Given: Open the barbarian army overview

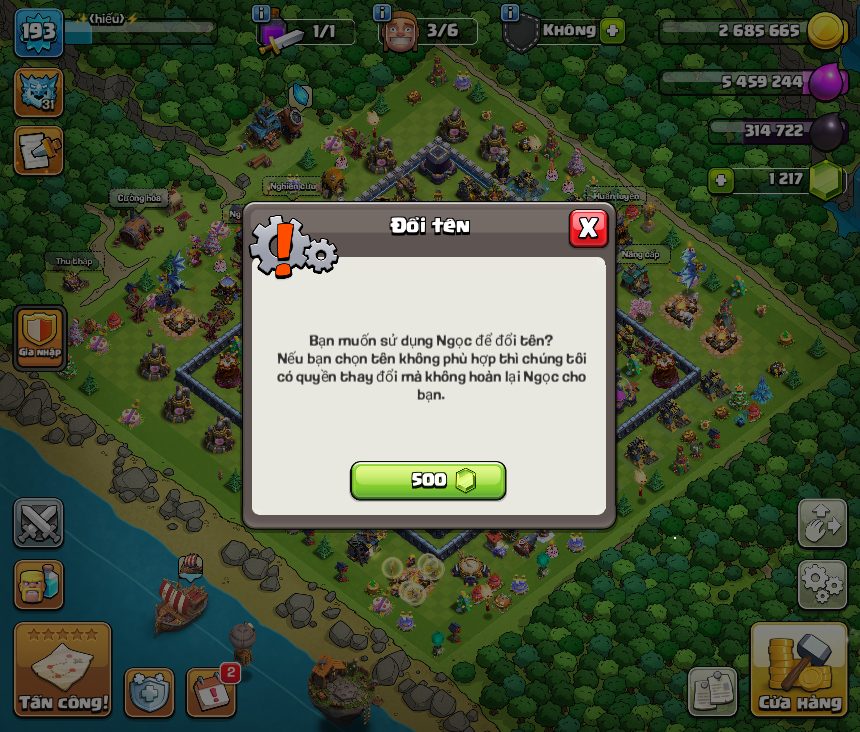Looking at the screenshot, I should pos(38,584).
